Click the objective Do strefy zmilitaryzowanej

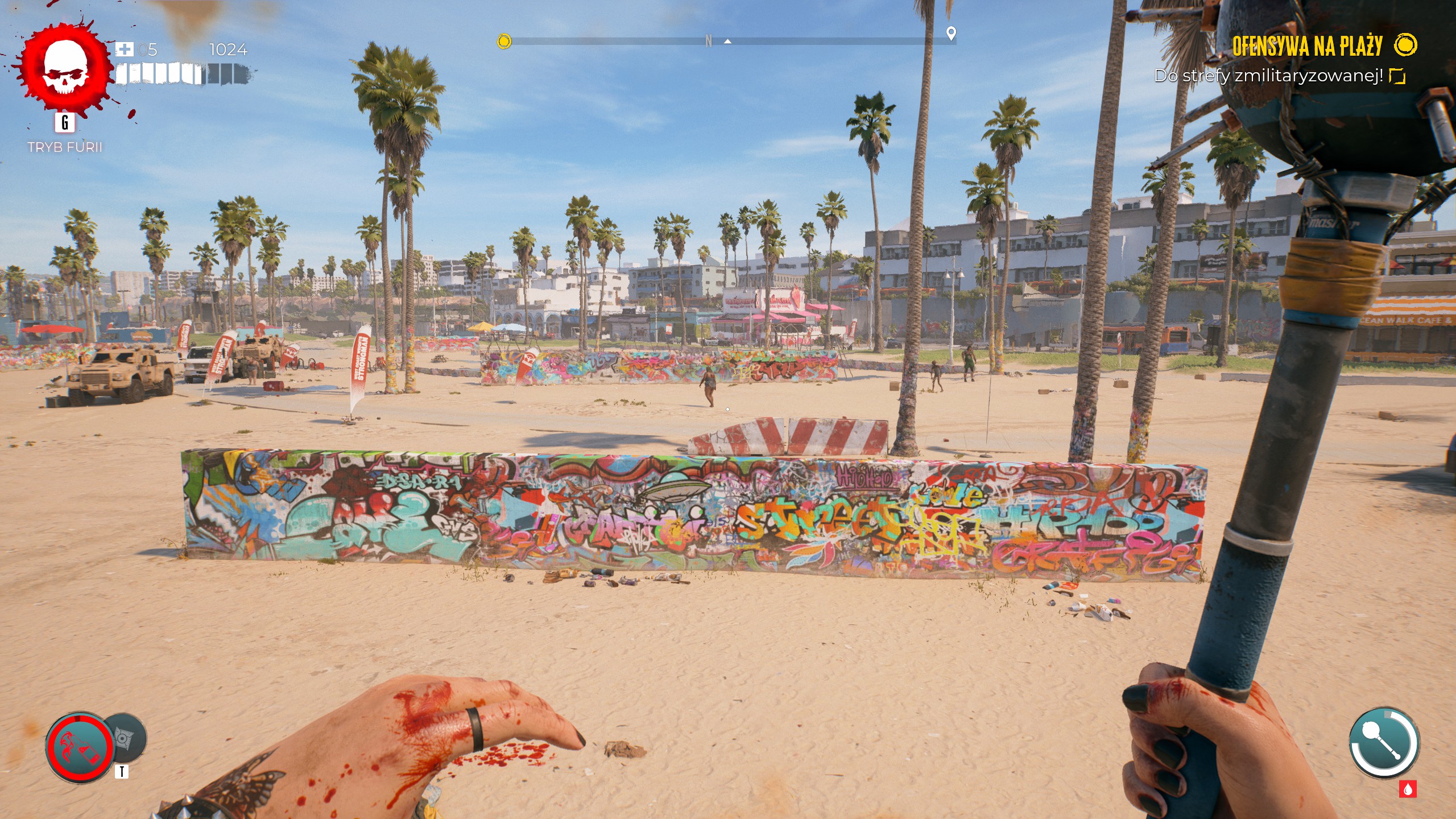click(x=1268, y=76)
